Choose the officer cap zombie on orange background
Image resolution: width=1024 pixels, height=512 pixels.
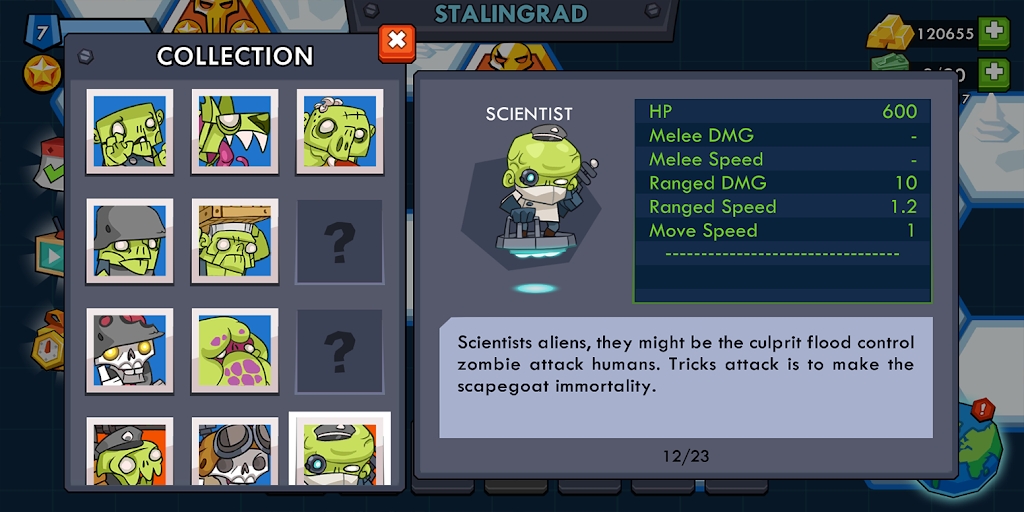pos(130,452)
